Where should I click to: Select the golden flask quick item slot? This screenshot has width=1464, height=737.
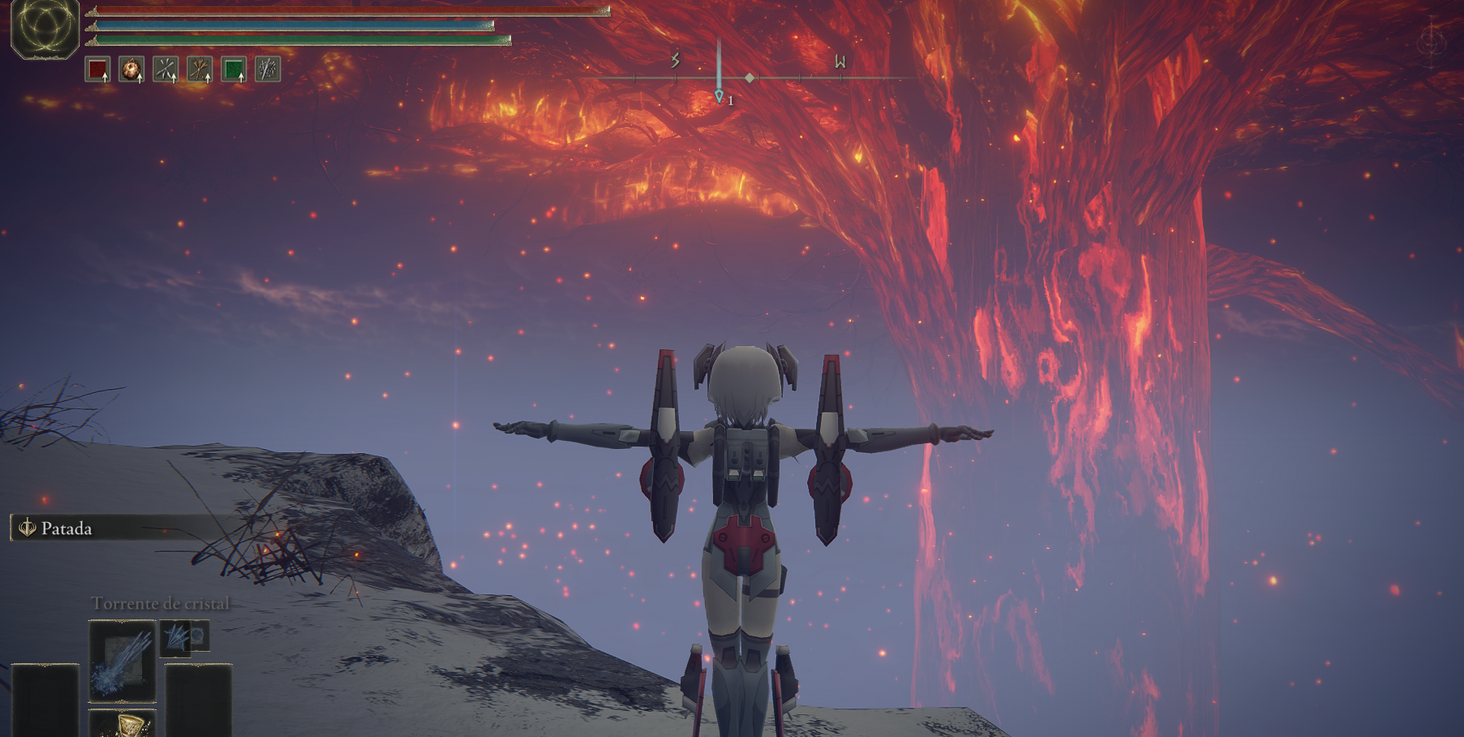(x=122, y=724)
